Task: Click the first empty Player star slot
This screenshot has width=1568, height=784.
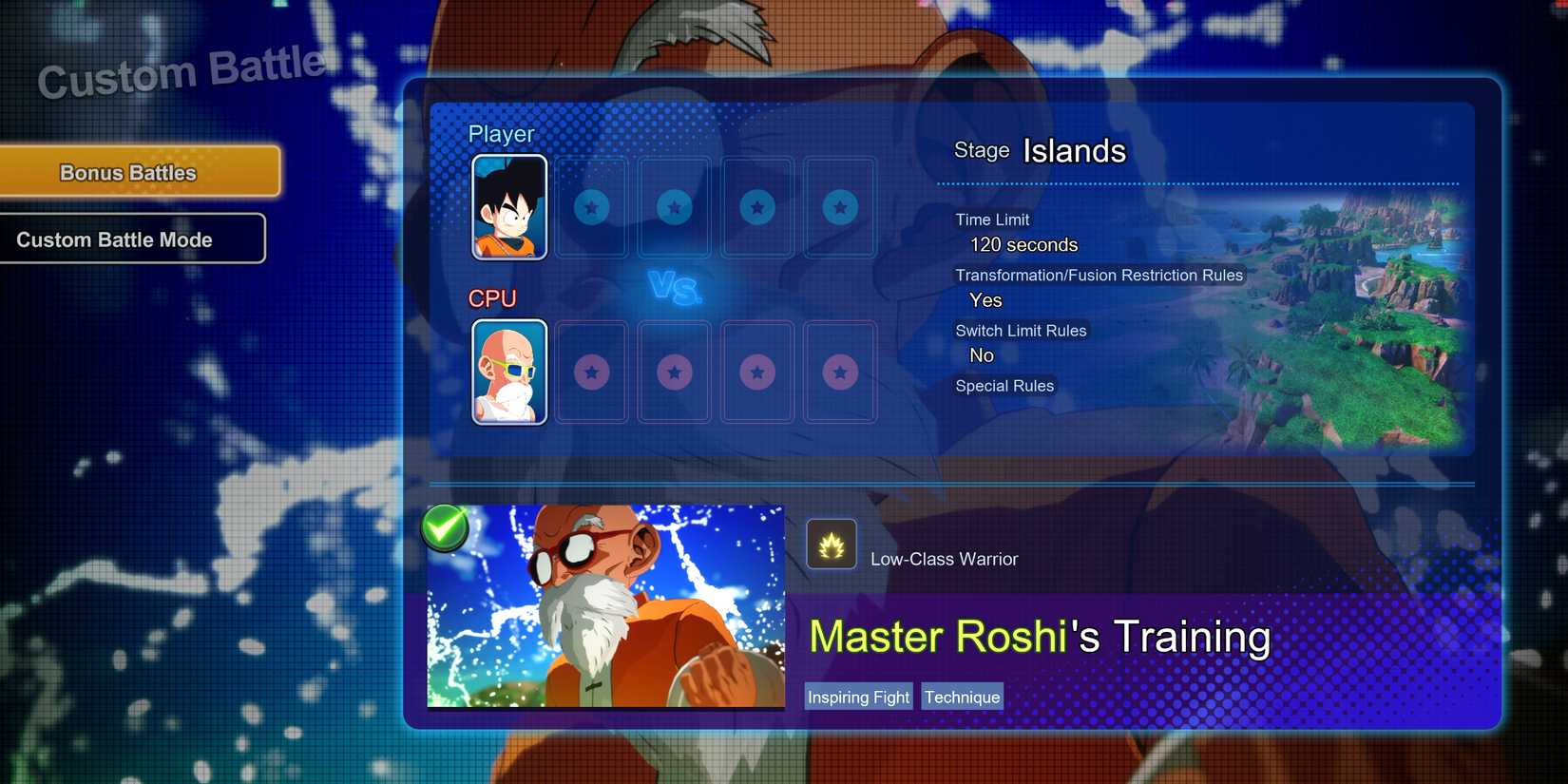Action: [x=591, y=207]
